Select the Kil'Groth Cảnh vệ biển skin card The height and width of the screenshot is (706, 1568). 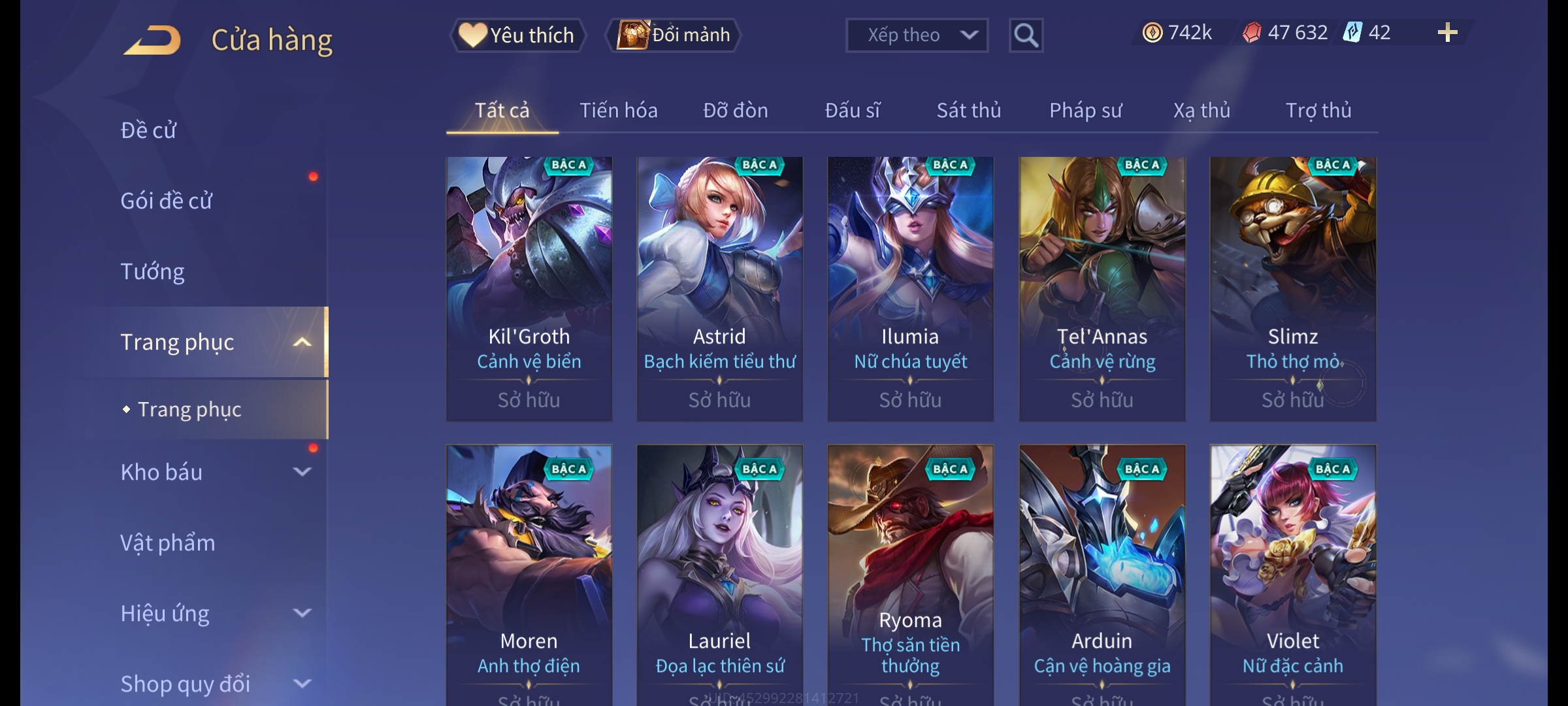point(529,288)
